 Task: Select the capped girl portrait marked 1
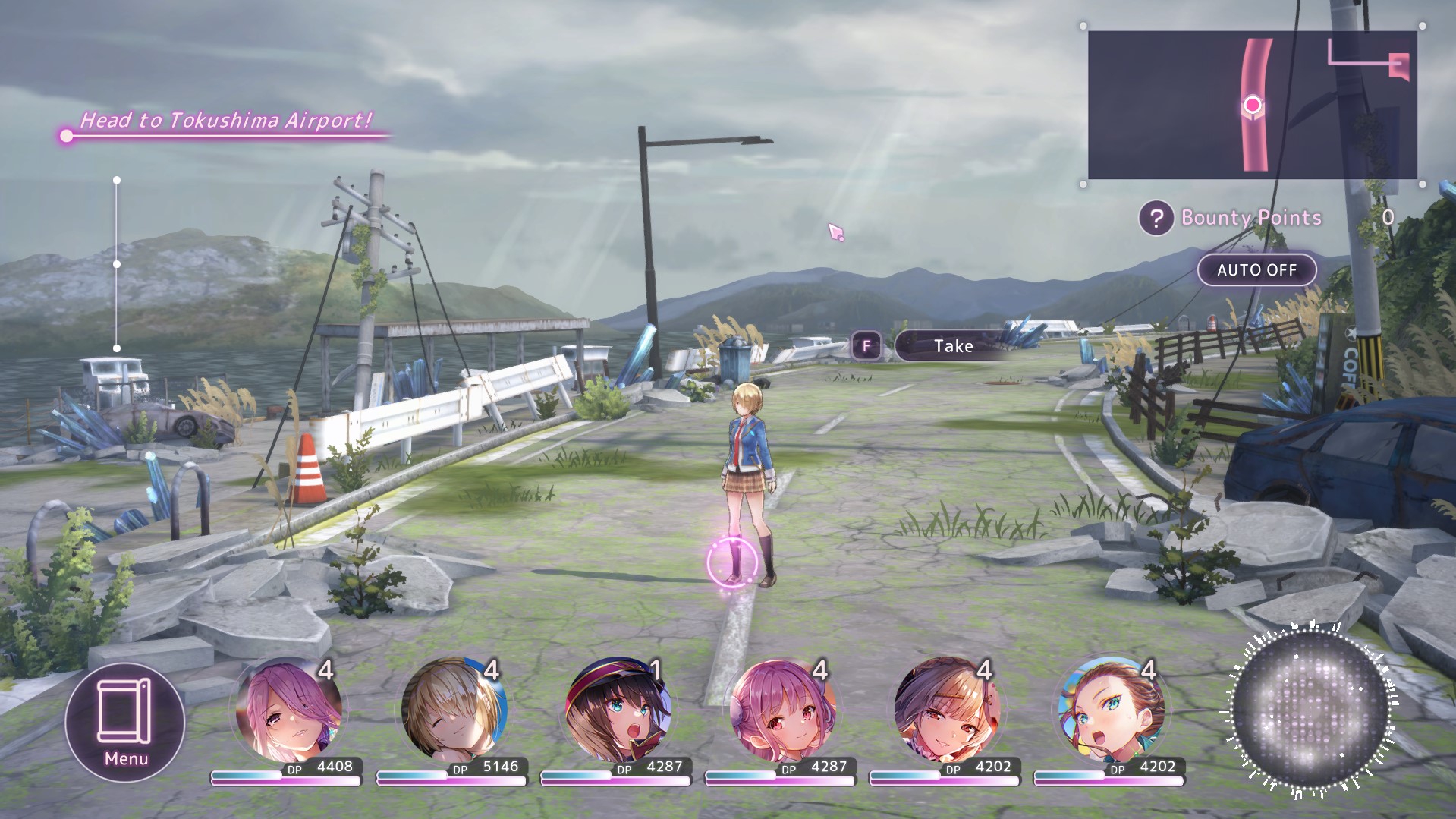618,711
